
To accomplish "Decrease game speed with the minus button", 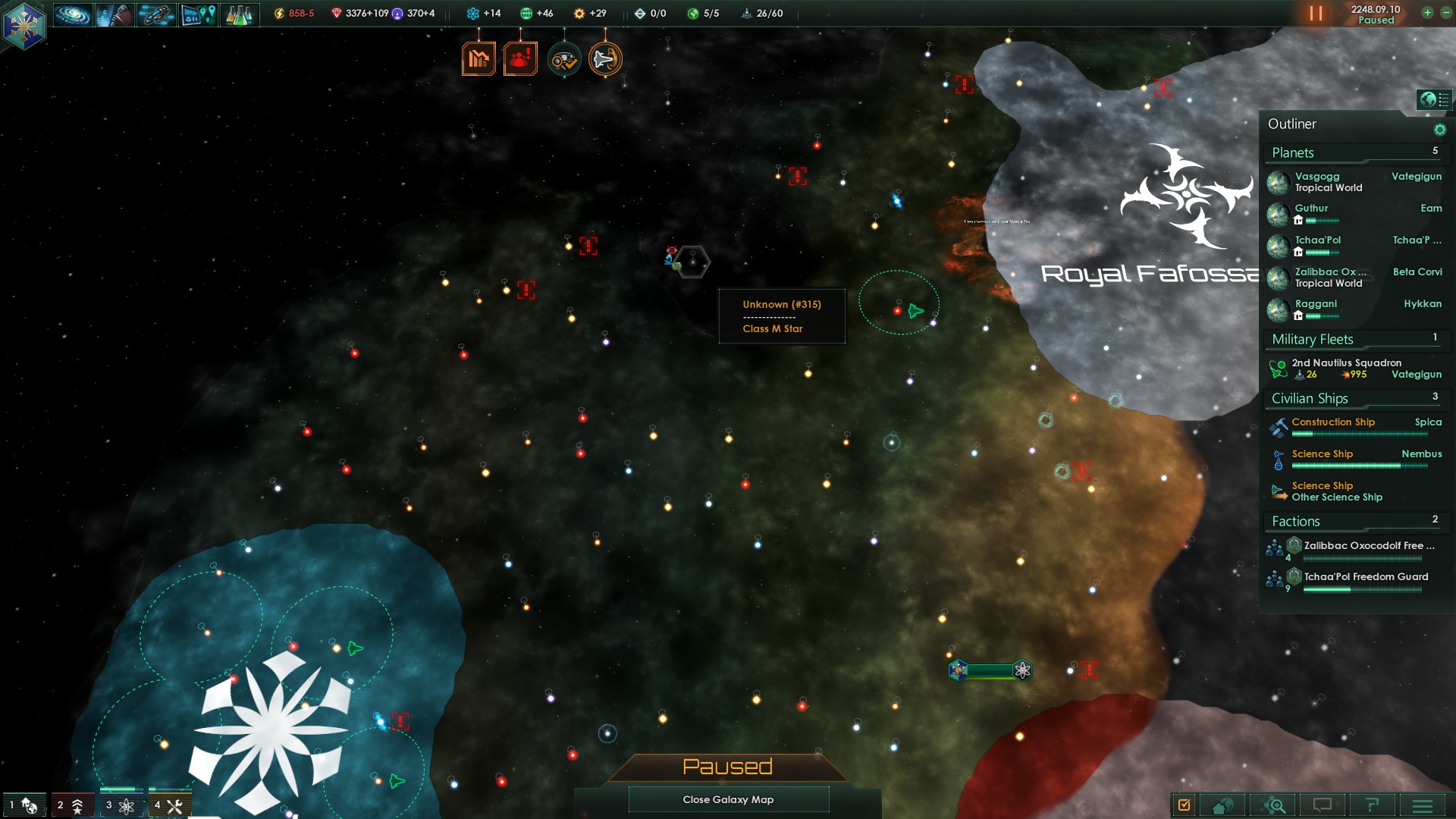I will 1445,13.
